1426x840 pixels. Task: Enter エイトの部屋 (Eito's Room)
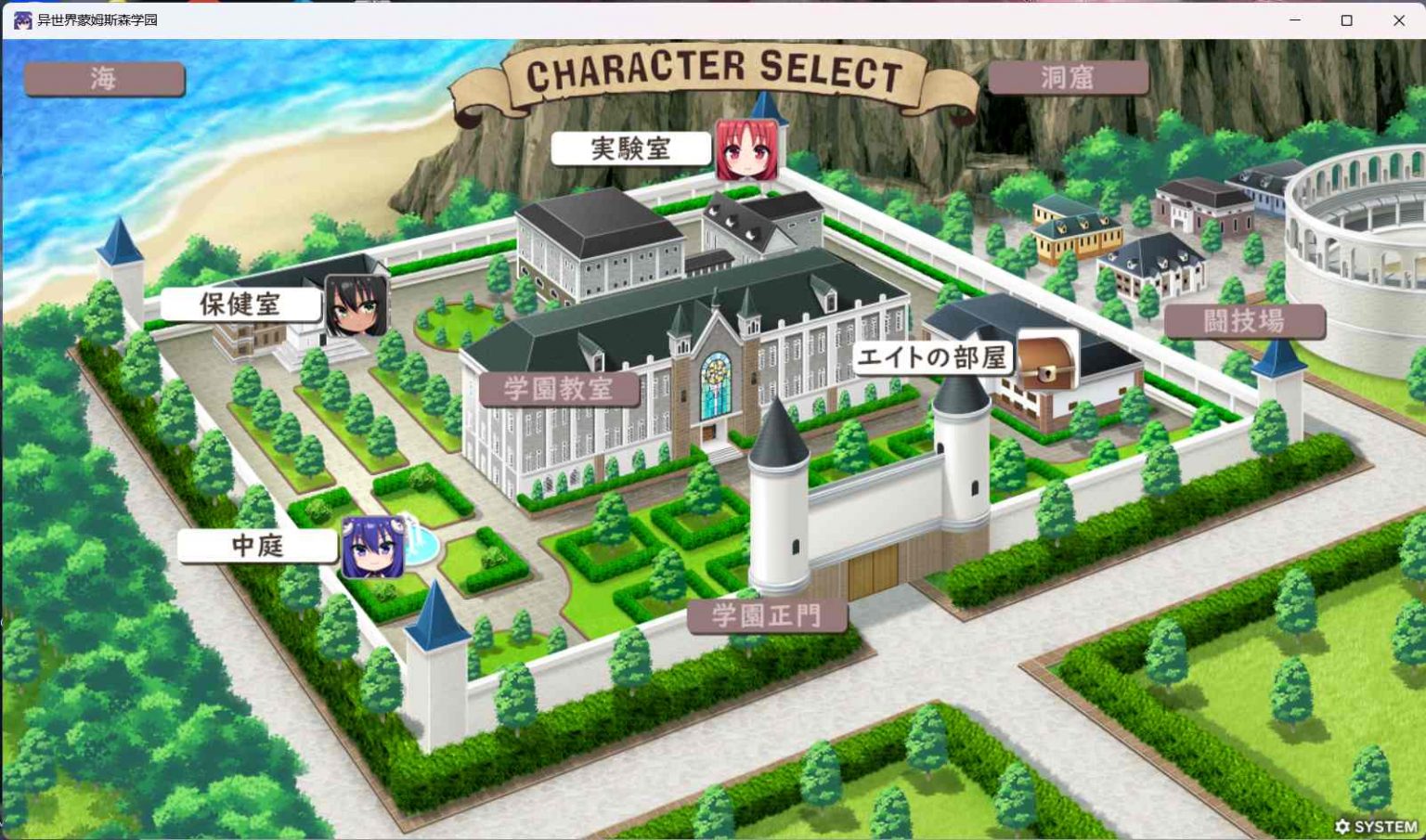pos(933,357)
